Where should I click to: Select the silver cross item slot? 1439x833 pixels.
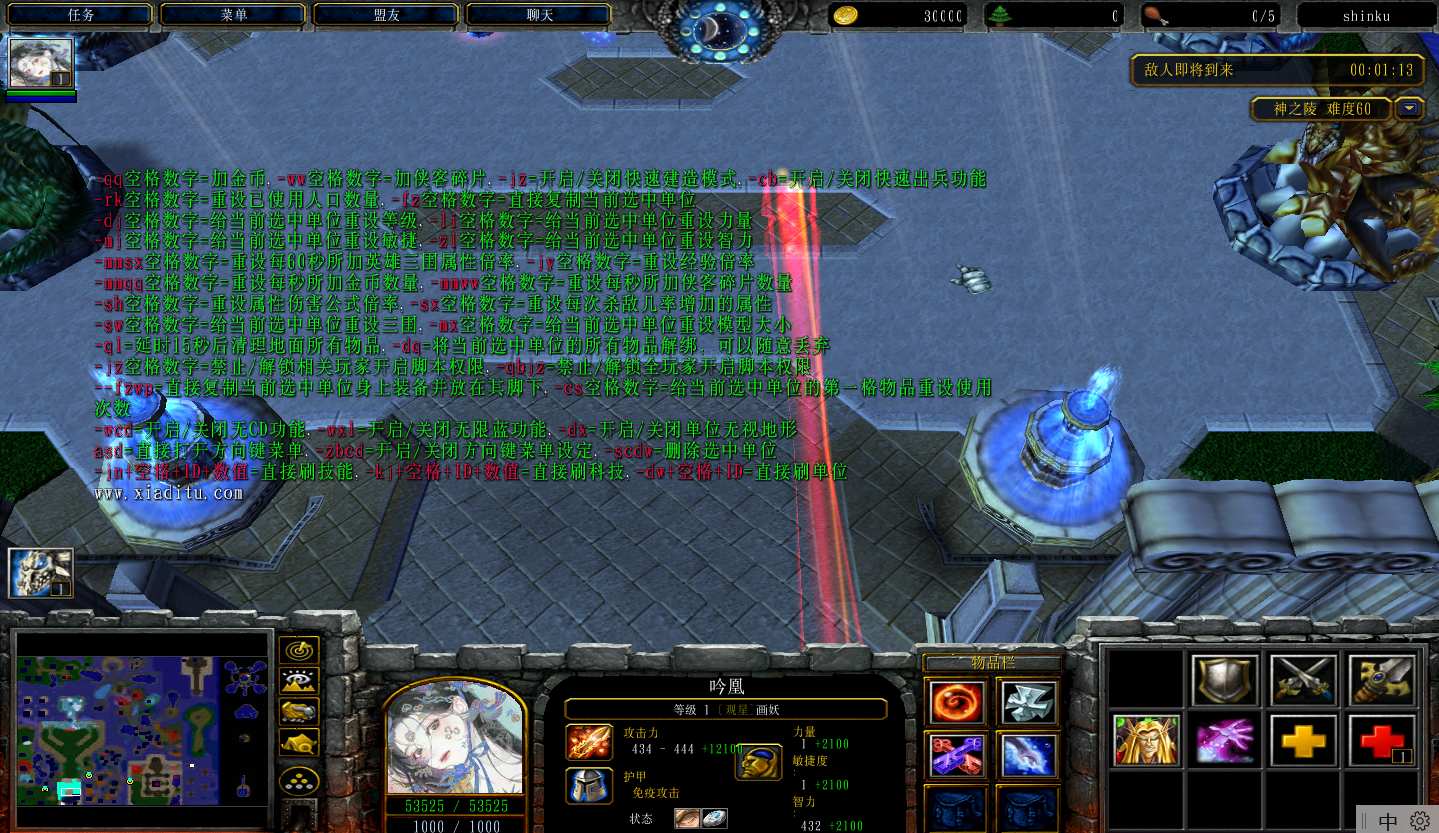1027,701
